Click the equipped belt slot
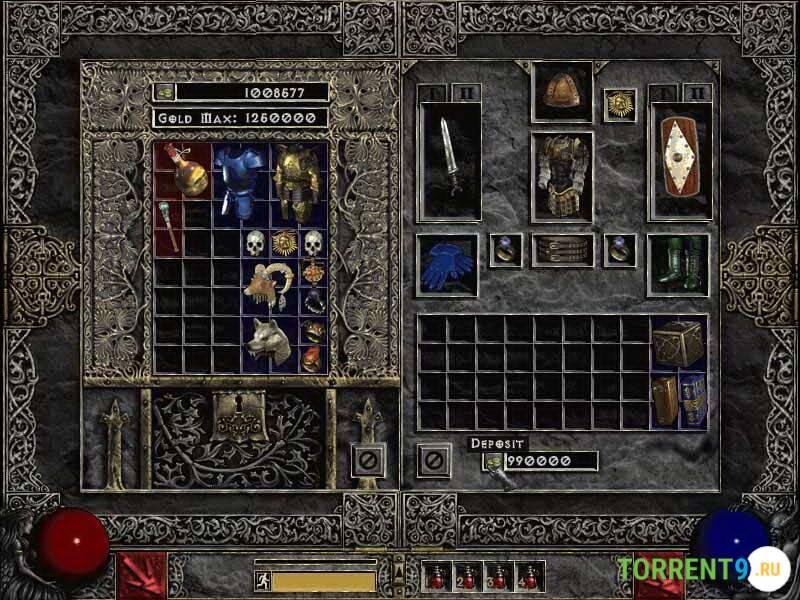800x600 pixels. click(561, 250)
